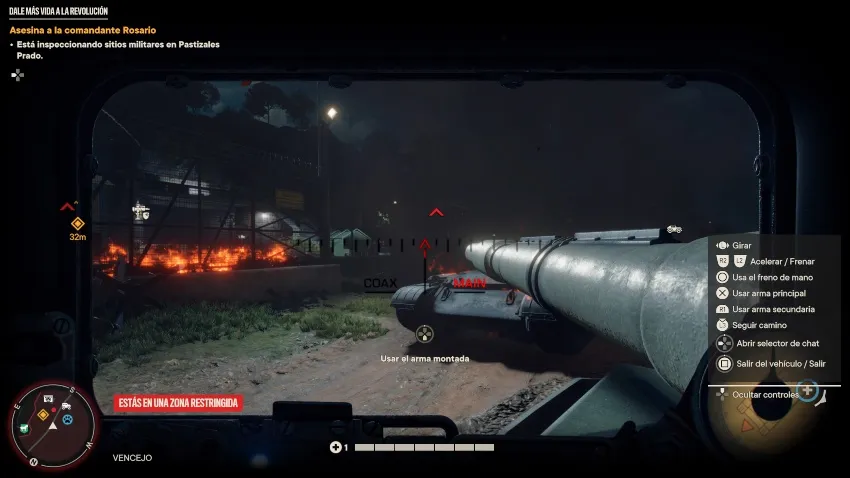This screenshot has width=850, height=478.
Task: Click the yellow diamond marker on minimap
Action: (x=43, y=413)
